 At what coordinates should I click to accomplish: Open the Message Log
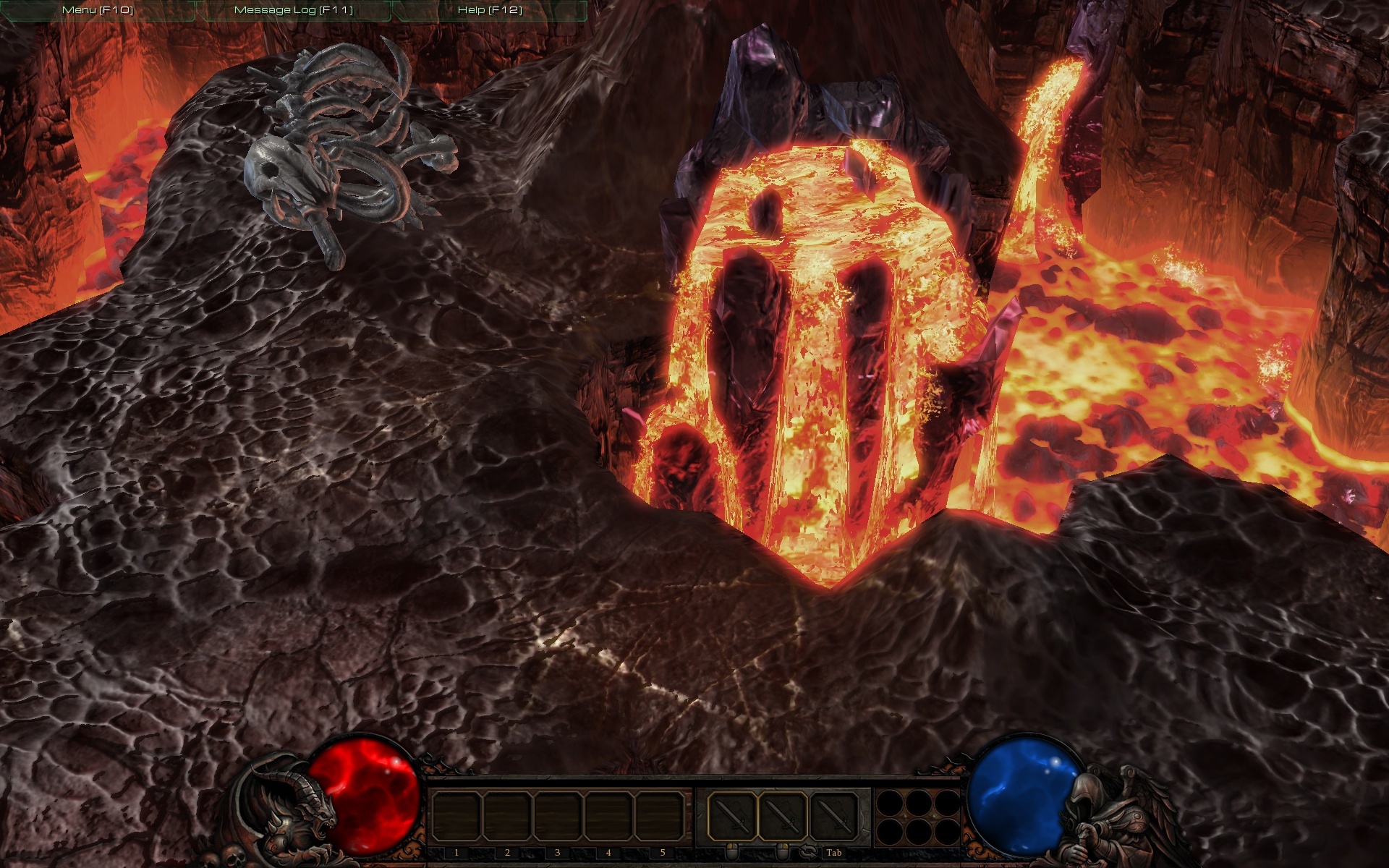pyautogui.click(x=294, y=10)
